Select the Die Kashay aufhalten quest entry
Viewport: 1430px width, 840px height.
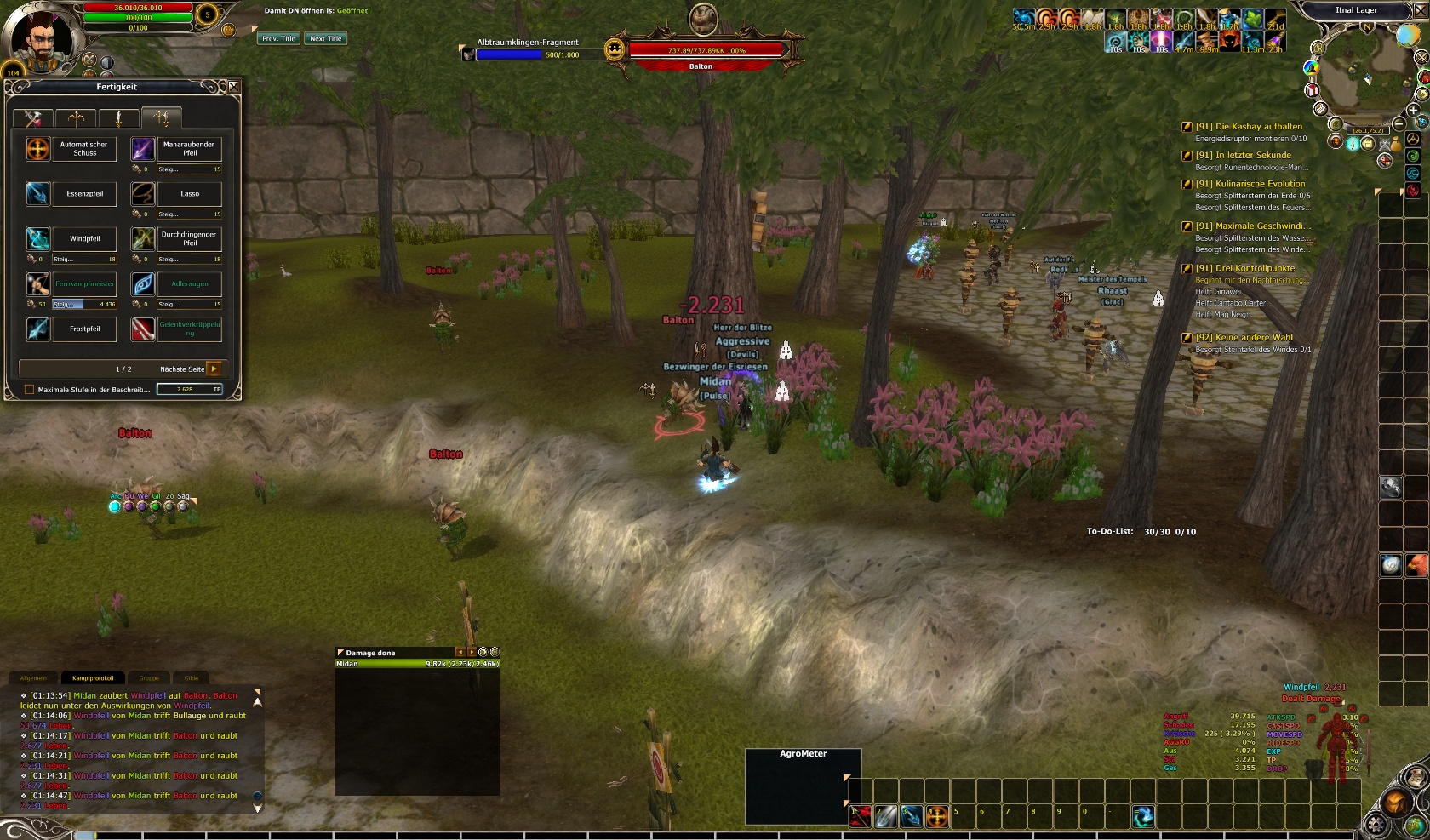pos(1248,127)
